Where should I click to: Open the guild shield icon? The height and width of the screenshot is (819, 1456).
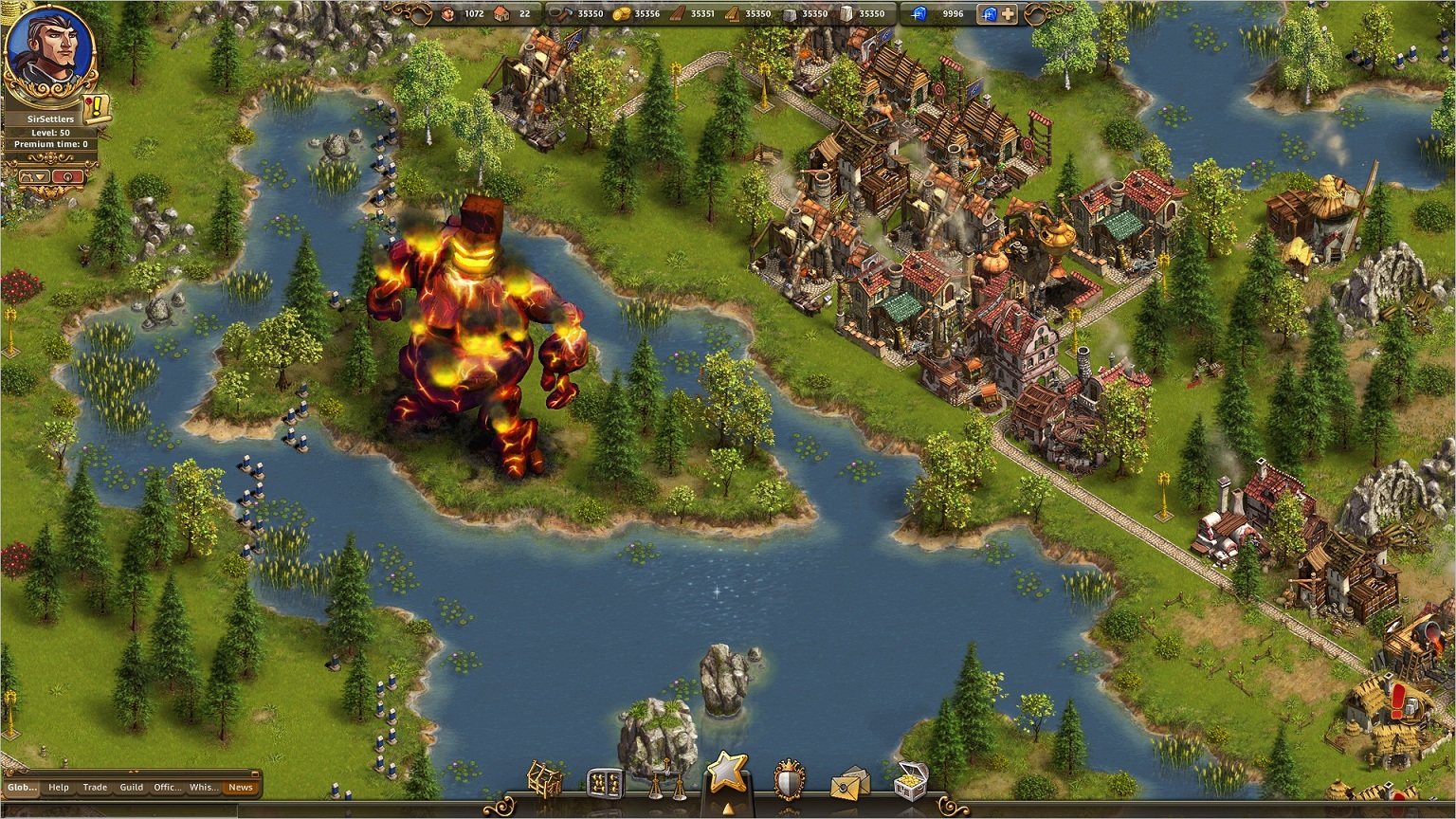(789, 781)
